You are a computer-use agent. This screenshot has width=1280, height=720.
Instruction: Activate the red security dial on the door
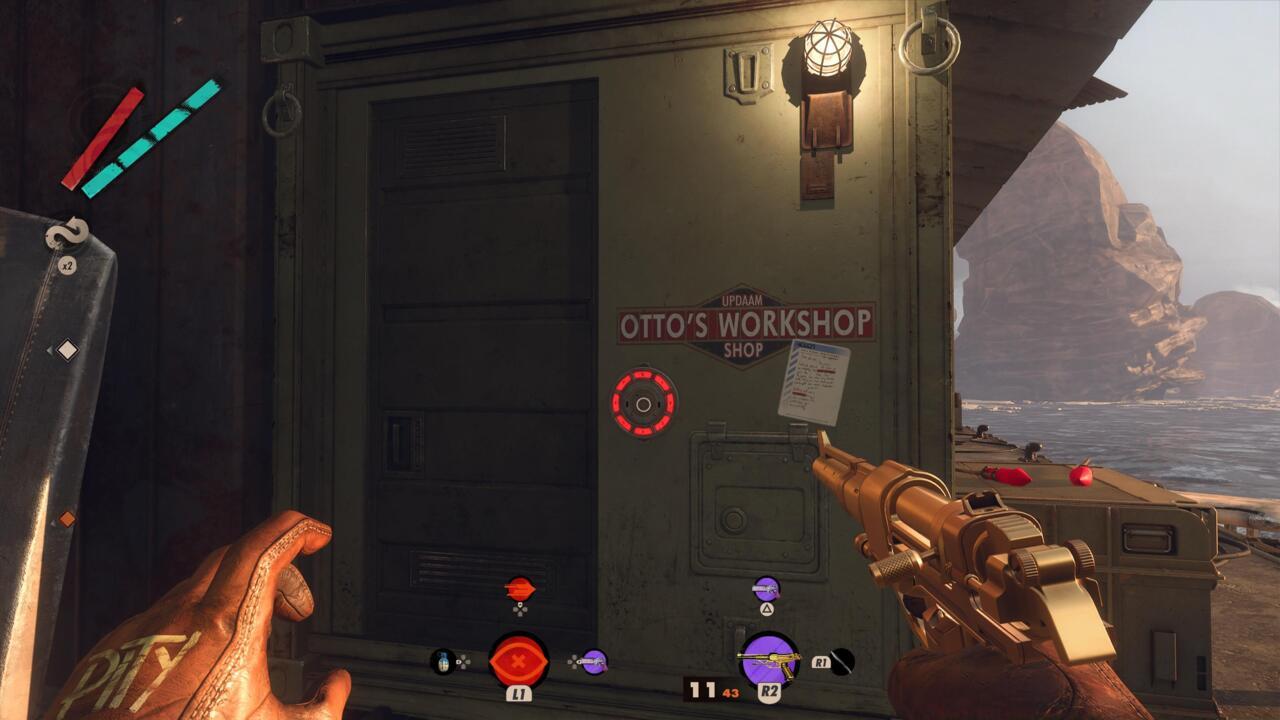[x=643, y=403]
